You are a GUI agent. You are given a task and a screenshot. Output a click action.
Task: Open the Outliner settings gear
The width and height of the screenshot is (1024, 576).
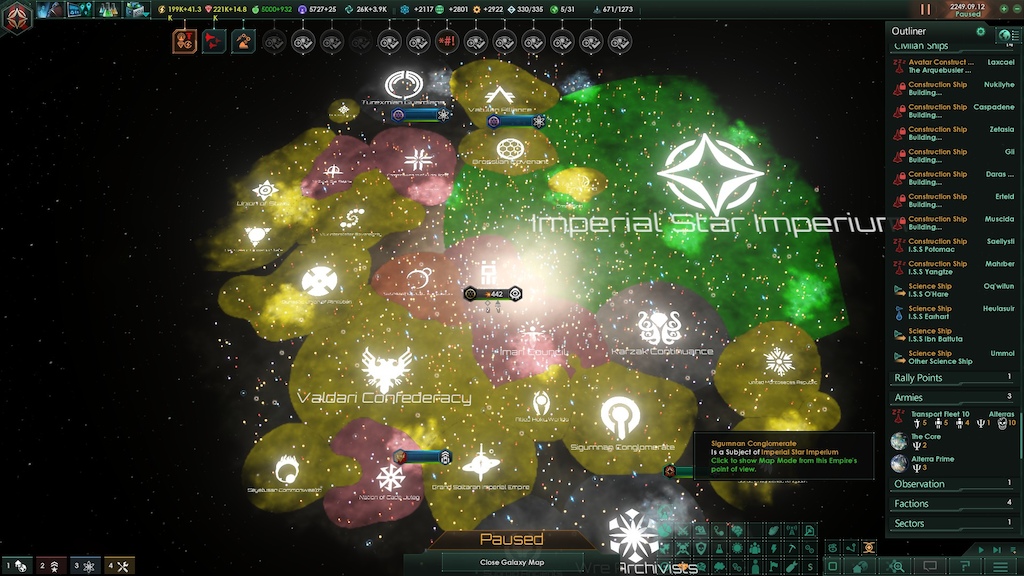(981, 32)
